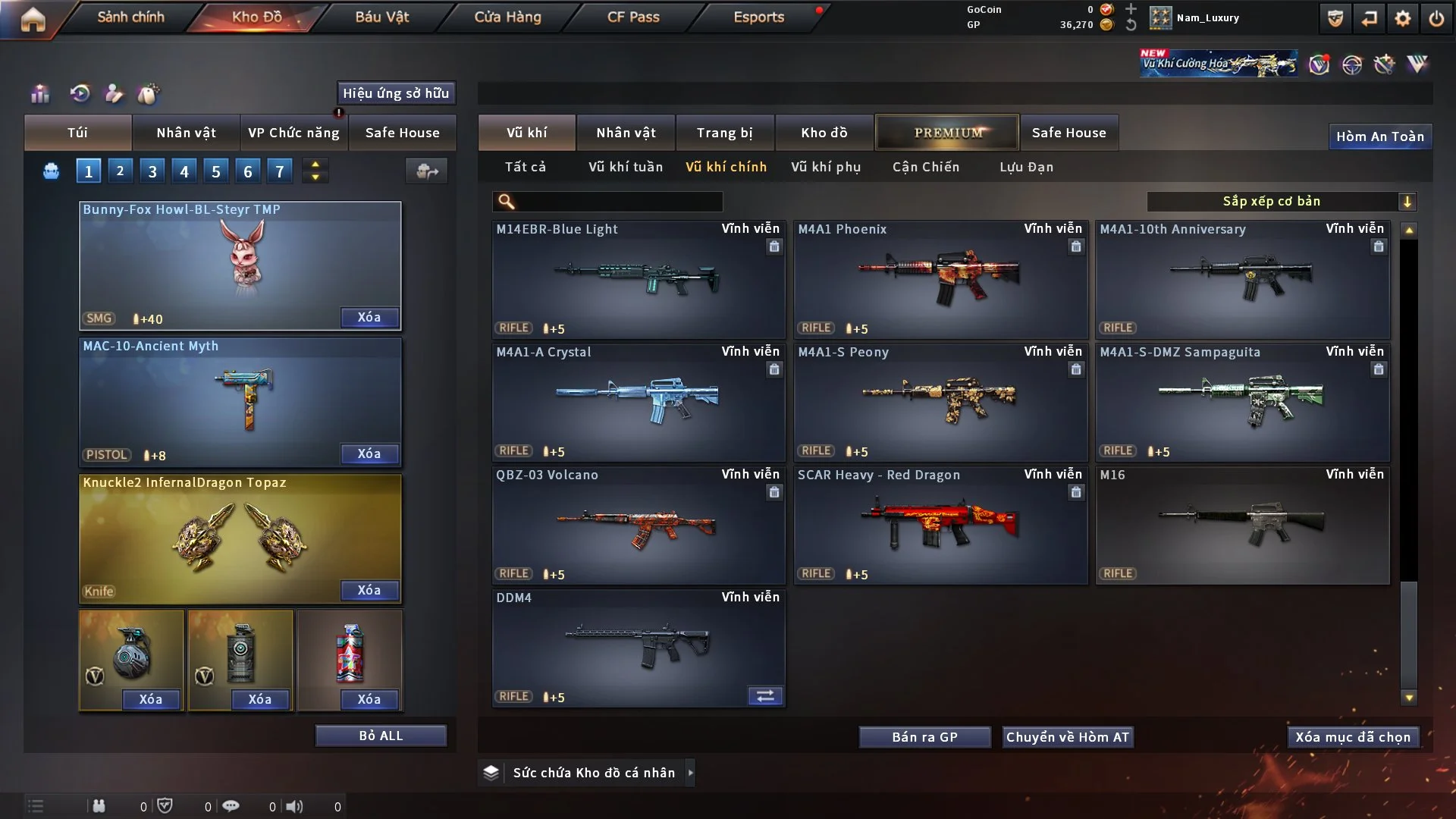
Task: Open the gear settings icon
Action: (1402, 18)
